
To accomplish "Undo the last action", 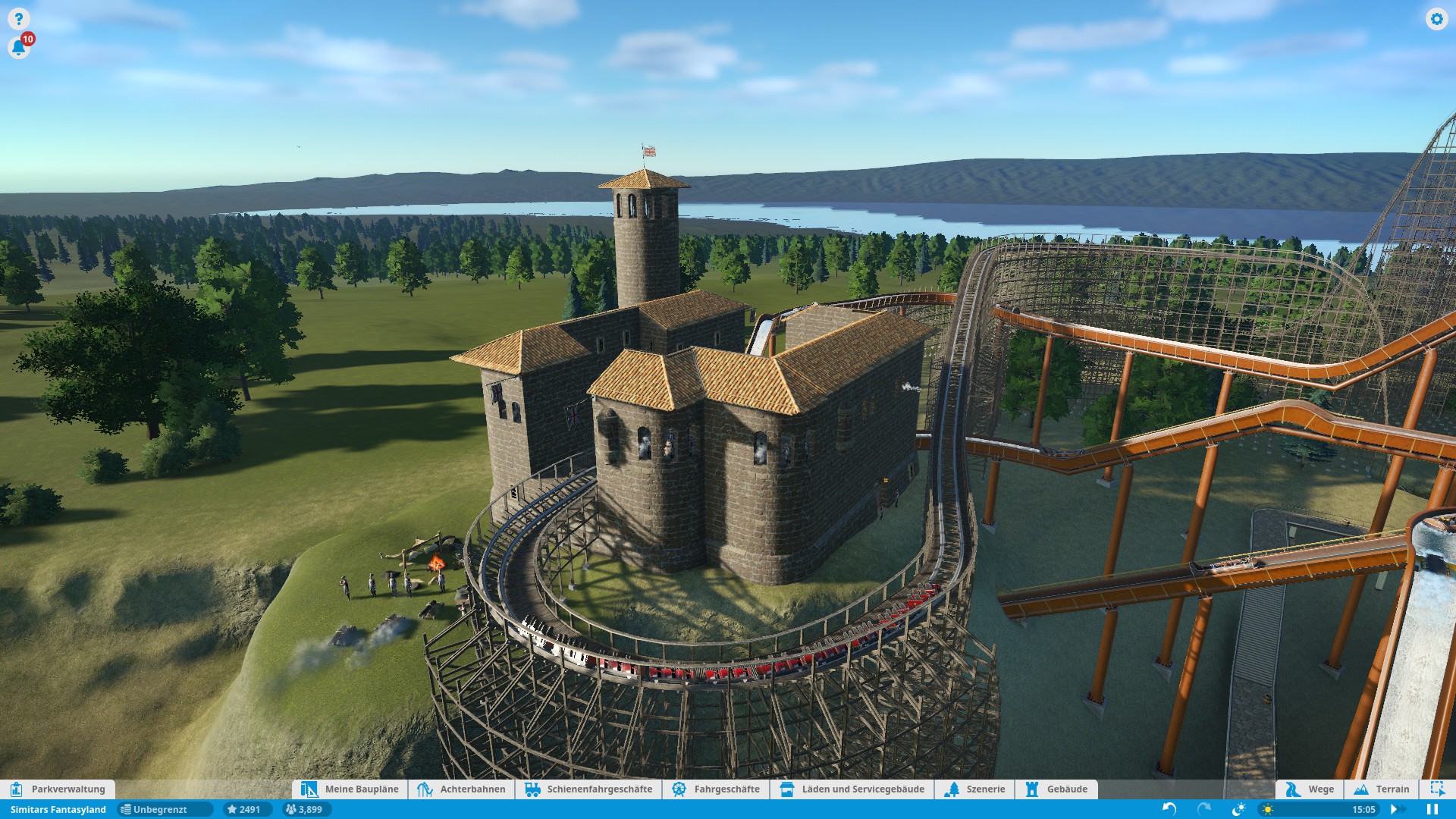I will point(1169,809).
